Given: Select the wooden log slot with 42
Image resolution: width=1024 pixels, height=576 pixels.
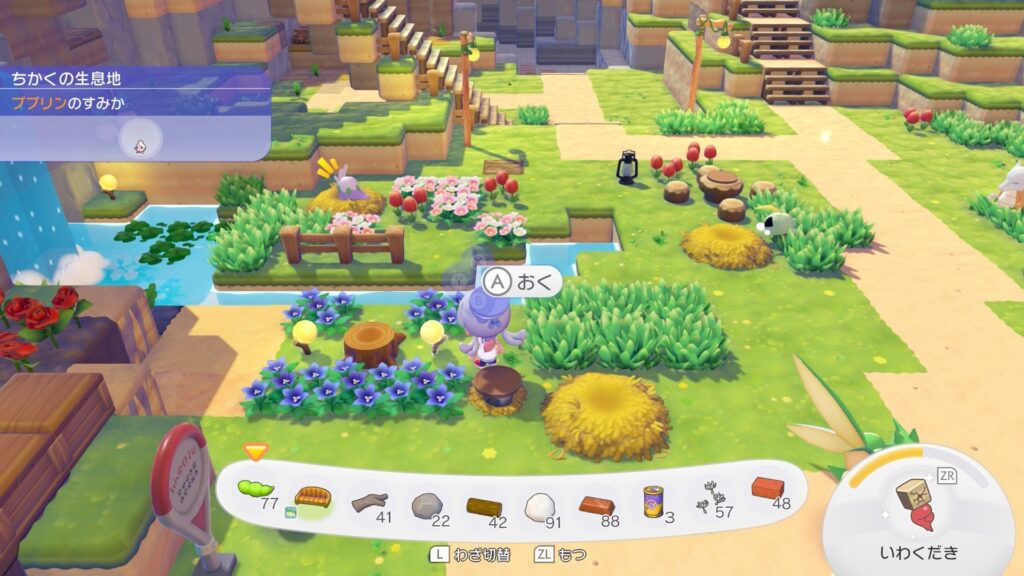Looking at the screenshot, I should point(484,504).
